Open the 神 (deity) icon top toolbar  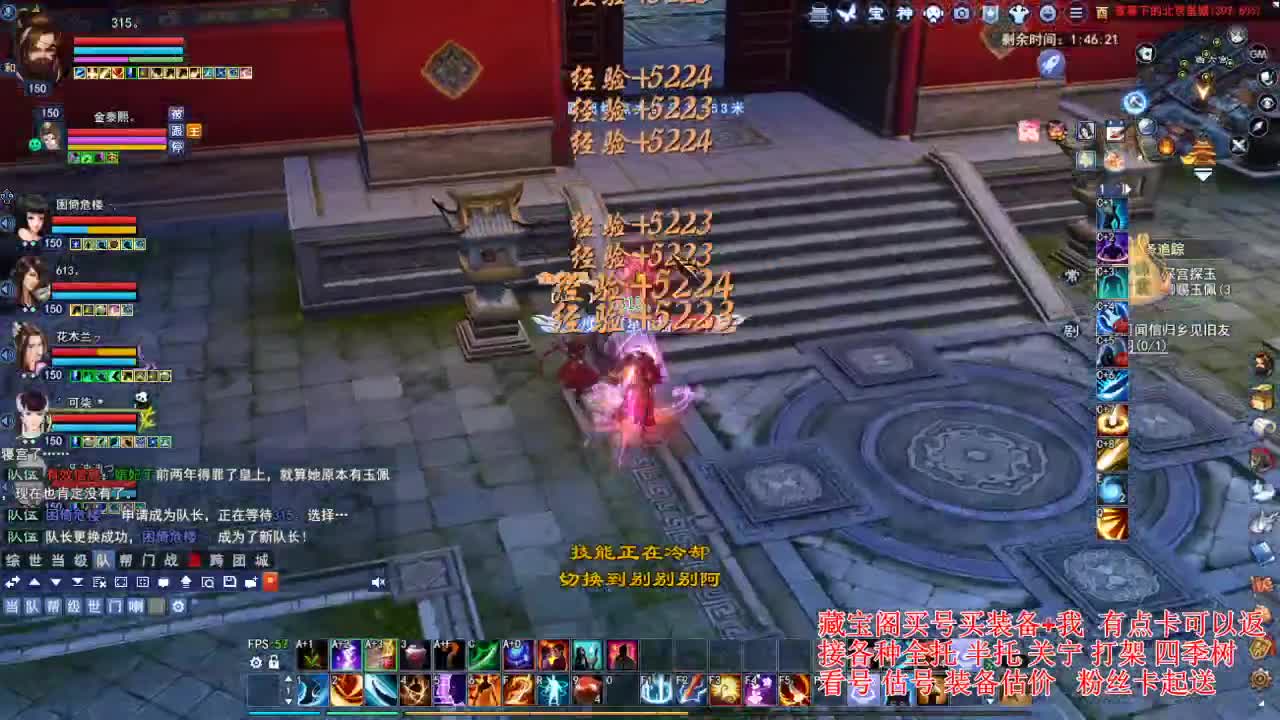tap(905, 13)
